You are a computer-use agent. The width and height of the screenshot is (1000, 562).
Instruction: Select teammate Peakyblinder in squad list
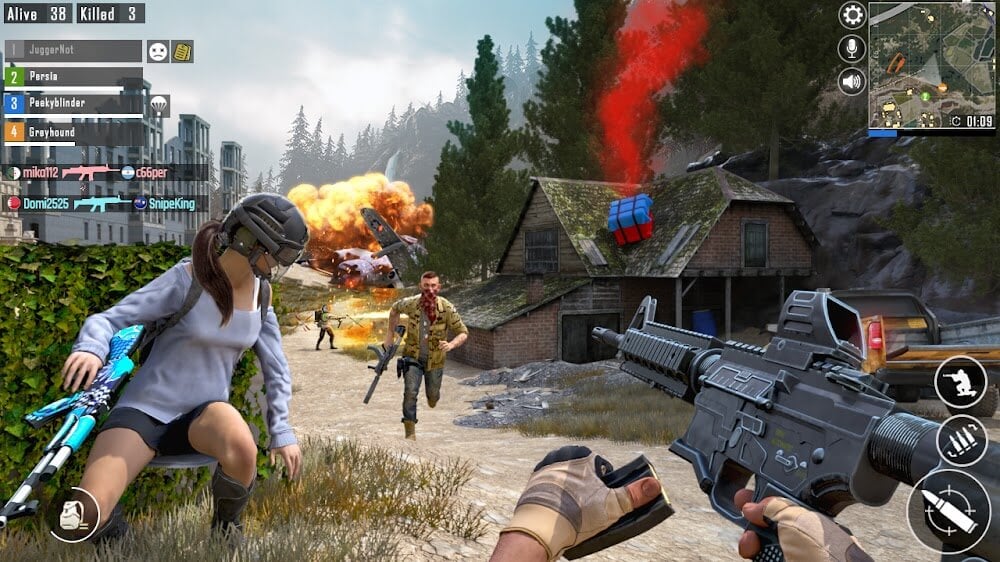74,103
